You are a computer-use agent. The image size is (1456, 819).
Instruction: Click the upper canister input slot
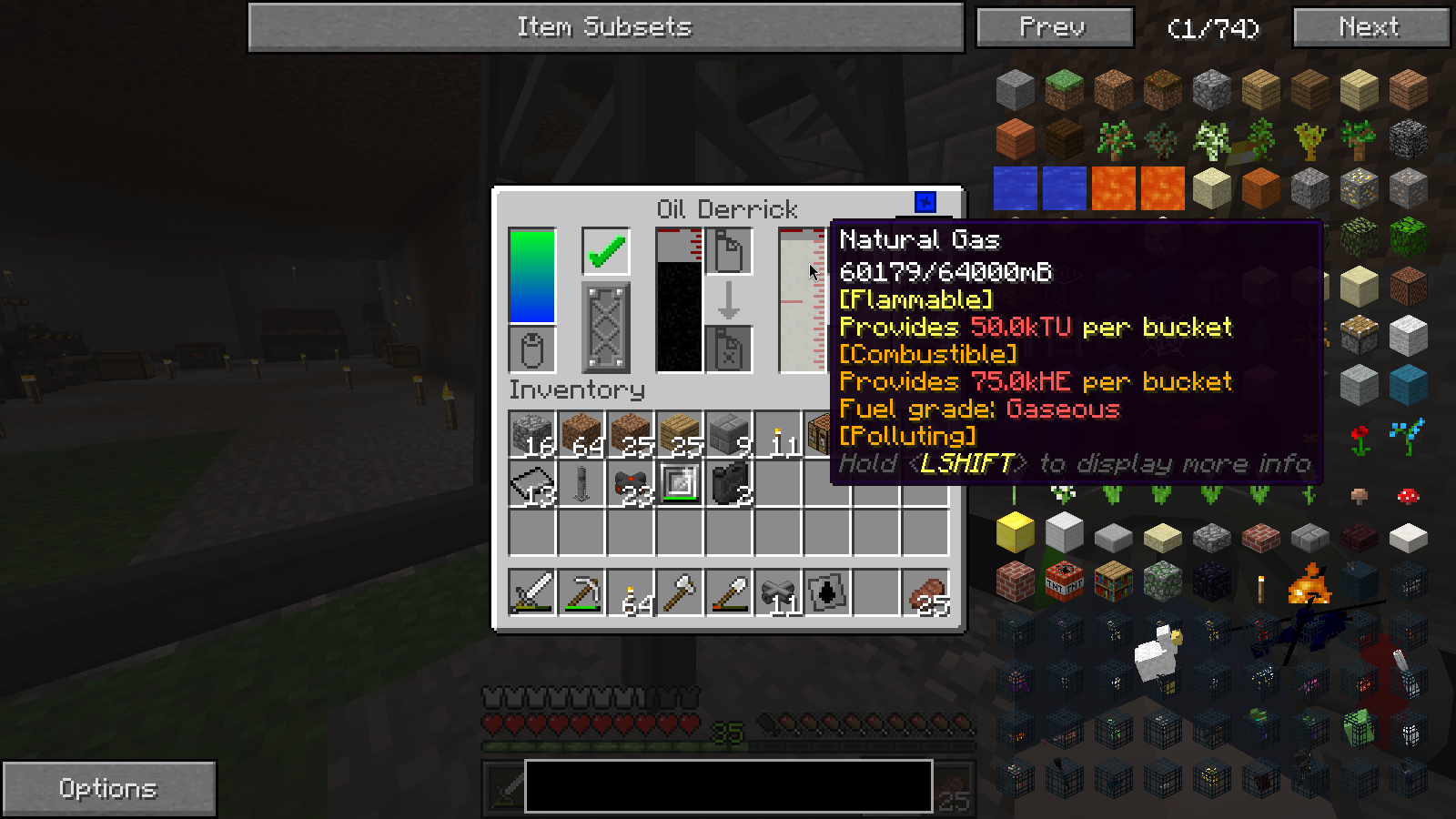pyautogui.click(x=729, y=251)
